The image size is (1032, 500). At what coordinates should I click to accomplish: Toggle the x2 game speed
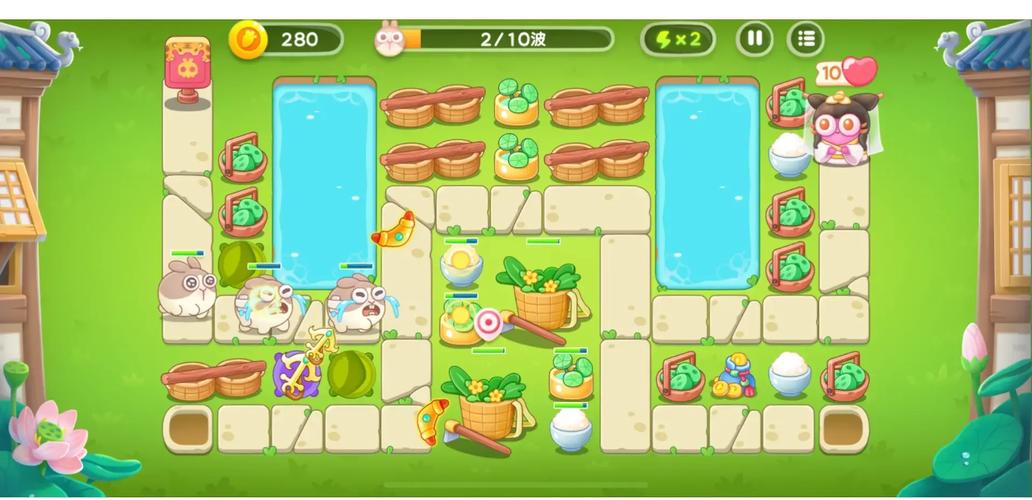677,40
